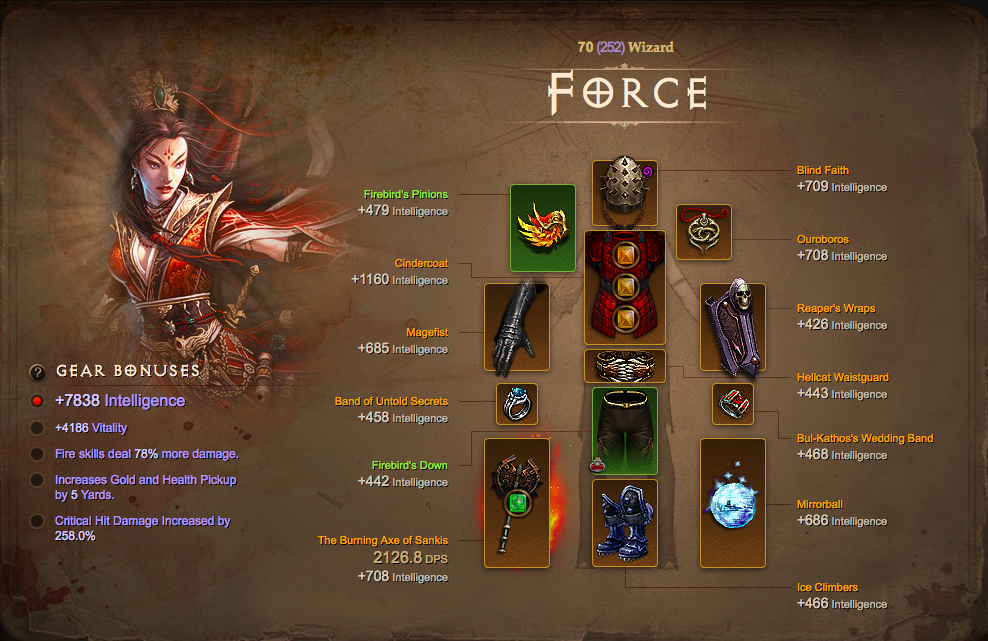Select the Burning Axe of Sankis weapon

pyautogui.click(x=517, y=502)
